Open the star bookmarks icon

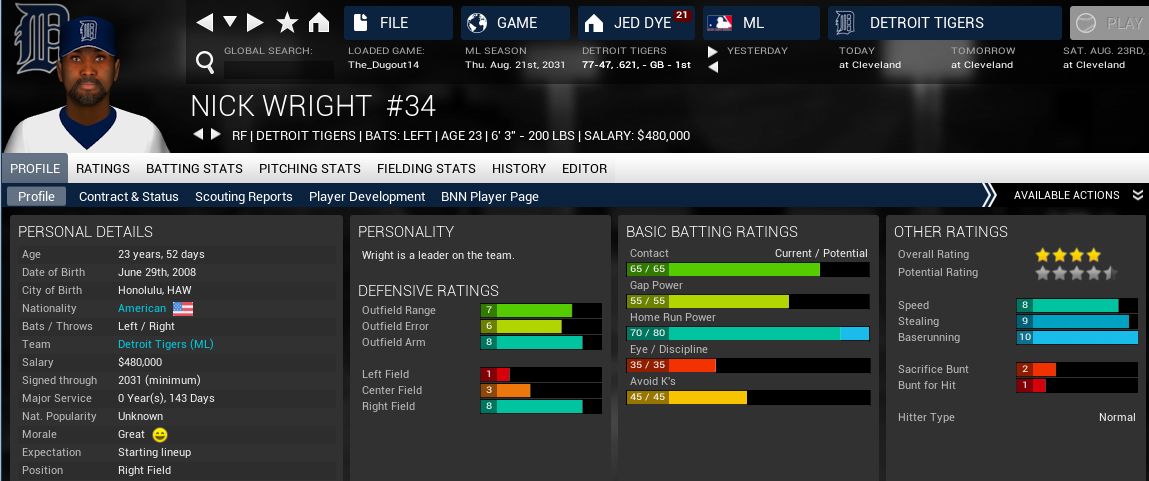pyautogui.click(x=287, y=23)
